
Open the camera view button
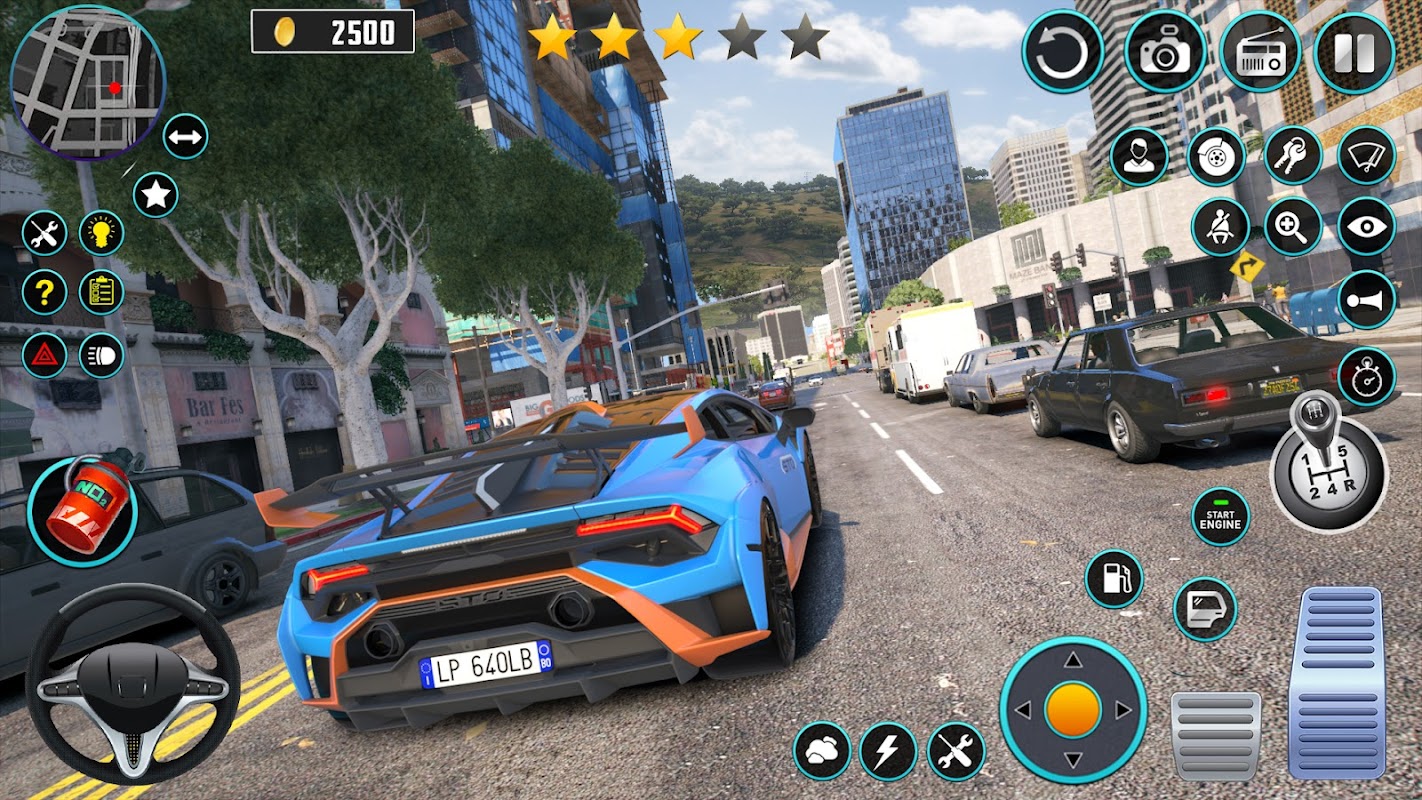coord(1165,52)
